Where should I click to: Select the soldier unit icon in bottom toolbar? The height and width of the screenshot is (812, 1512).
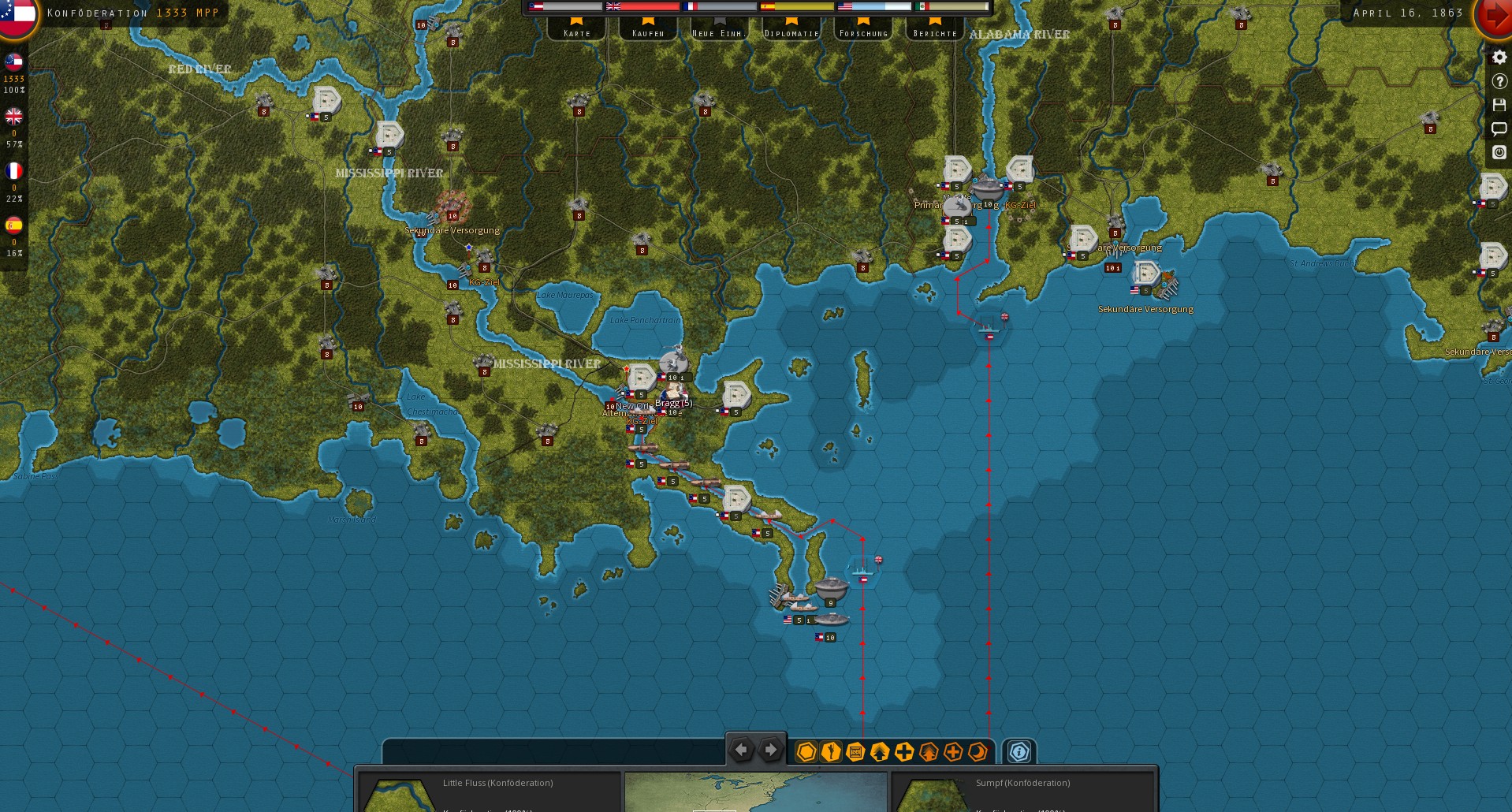click(x=829, y=751)
